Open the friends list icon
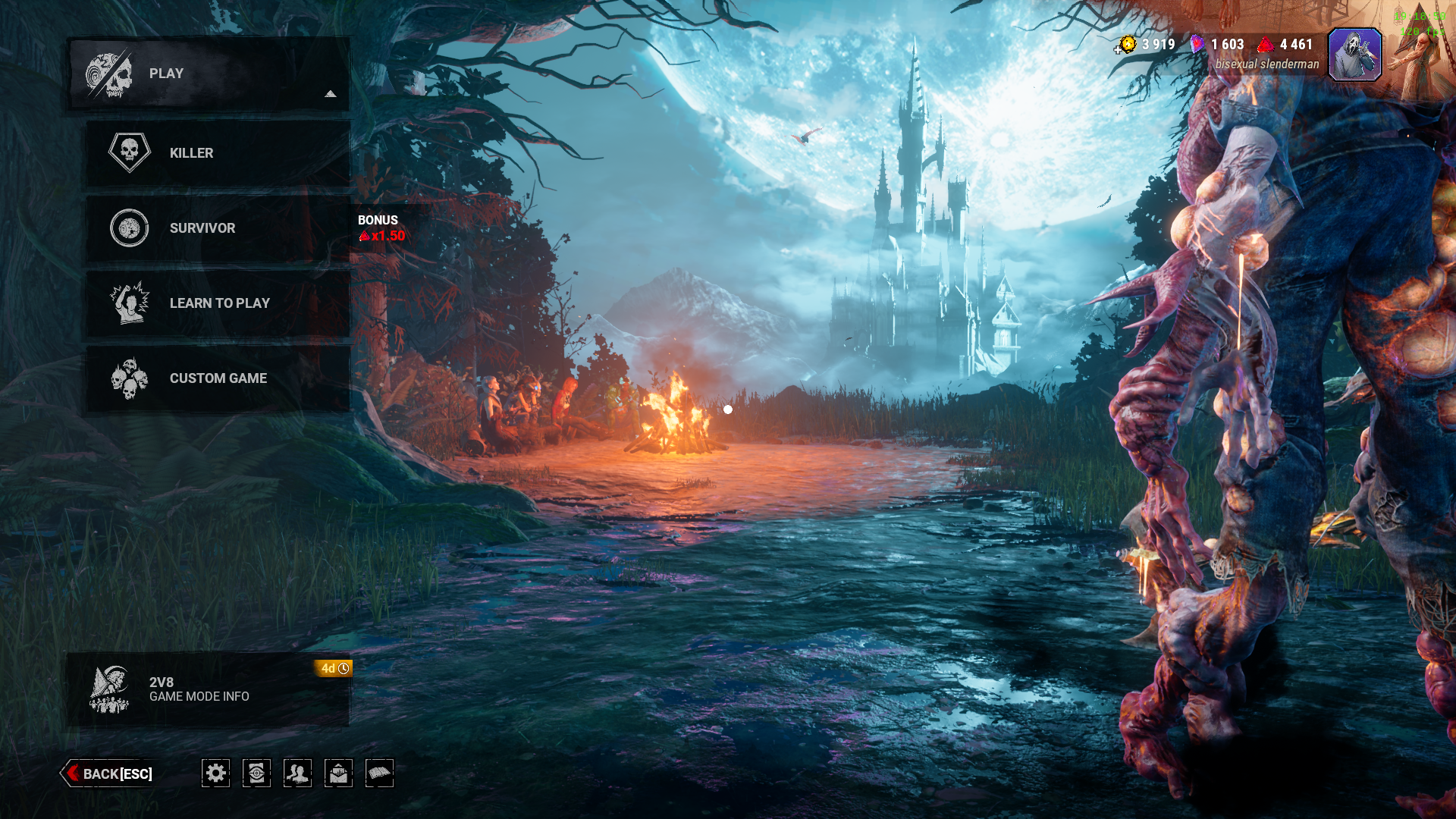1456x819 pixels. 297,773
